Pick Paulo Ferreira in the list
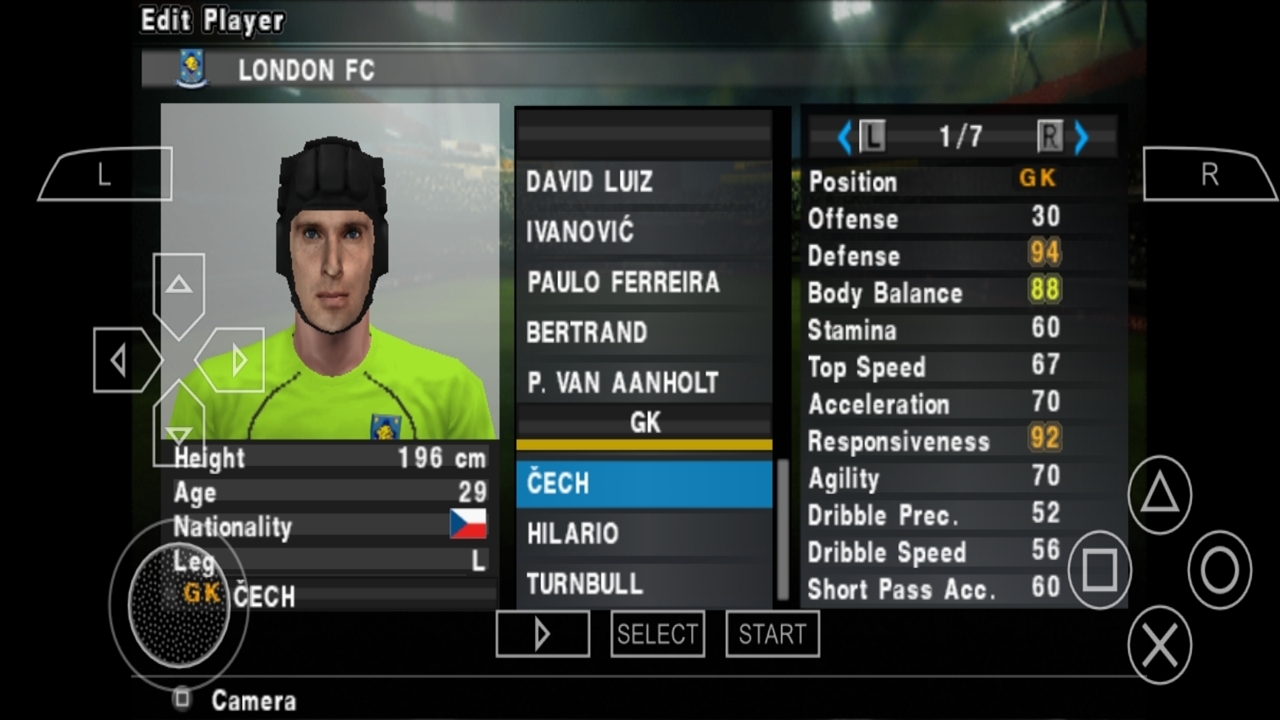1280x720 pixels. point(643,282)
